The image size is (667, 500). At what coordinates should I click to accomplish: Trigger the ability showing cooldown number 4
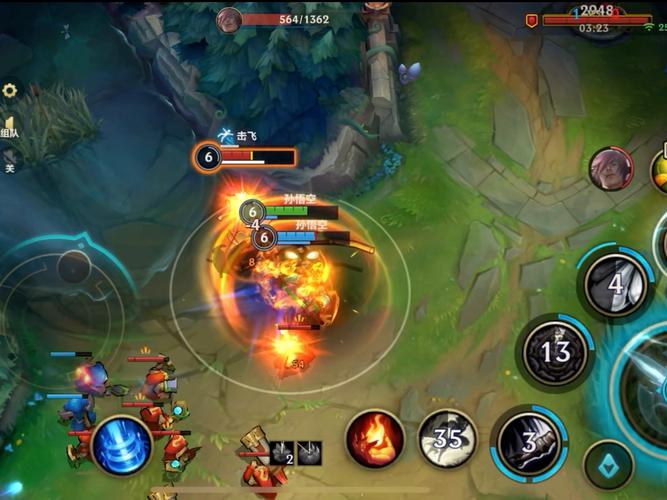[615, 284]
